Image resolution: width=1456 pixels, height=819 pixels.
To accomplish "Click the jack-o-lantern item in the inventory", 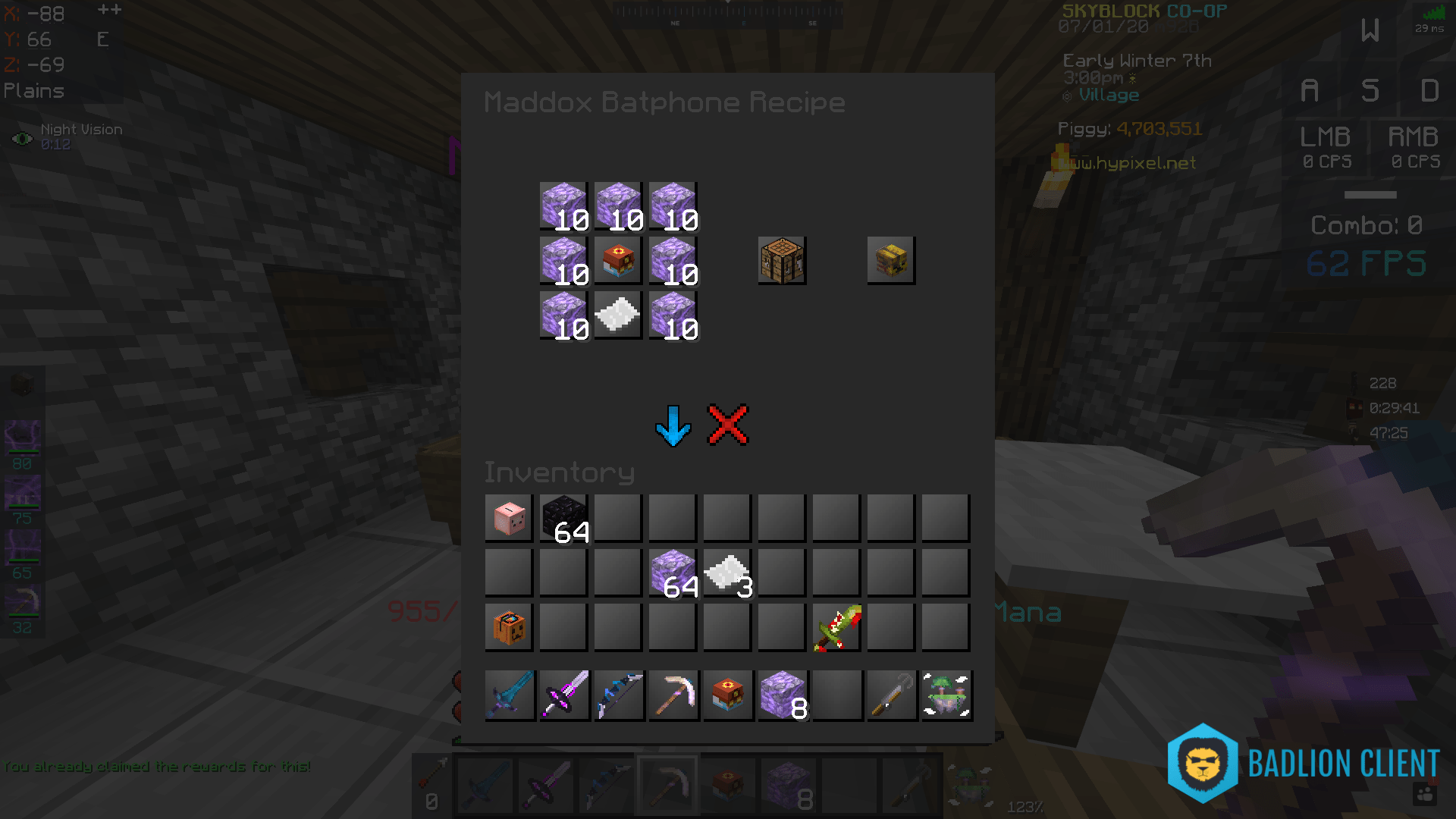I will [508, 626].
